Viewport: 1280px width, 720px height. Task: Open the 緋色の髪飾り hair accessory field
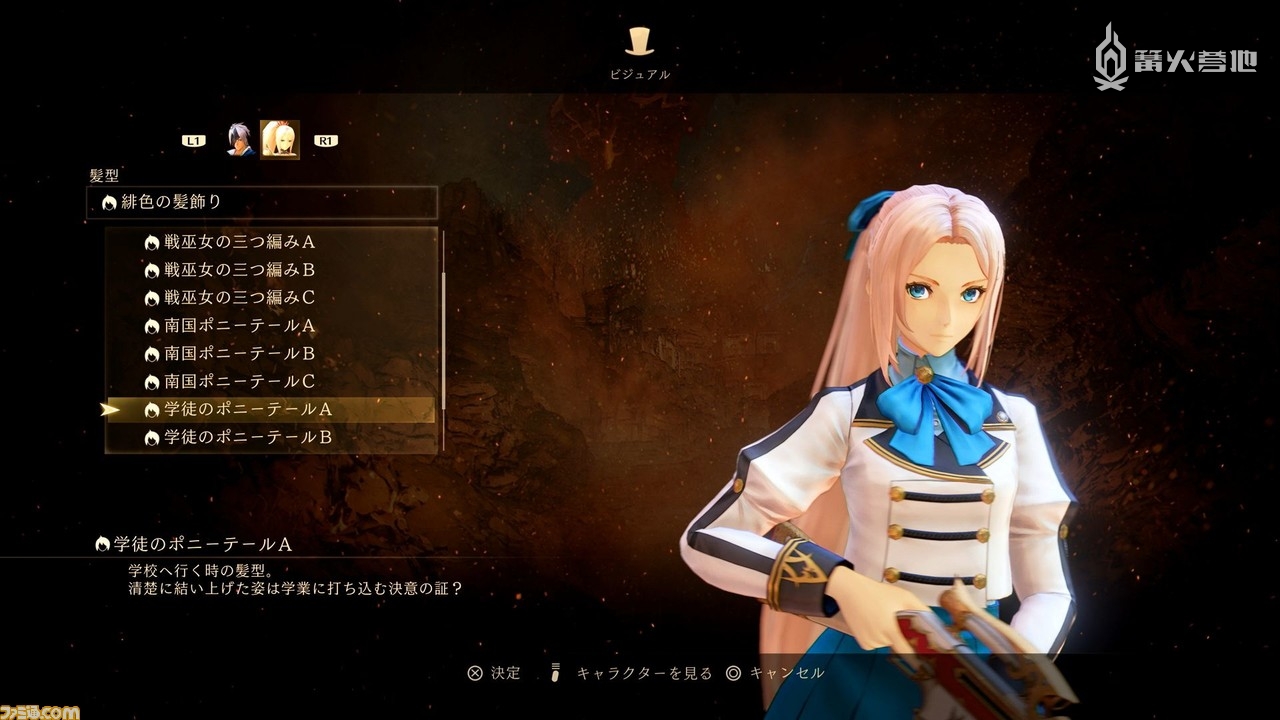262,203
